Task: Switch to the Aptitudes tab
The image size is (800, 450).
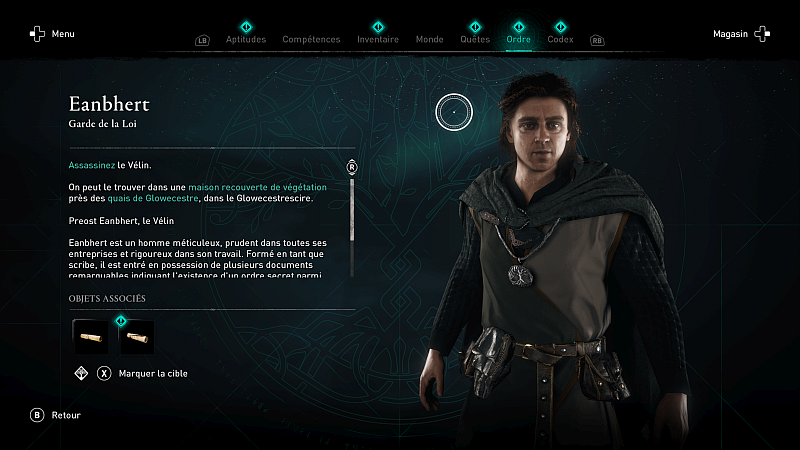Action: click(246, 39)
